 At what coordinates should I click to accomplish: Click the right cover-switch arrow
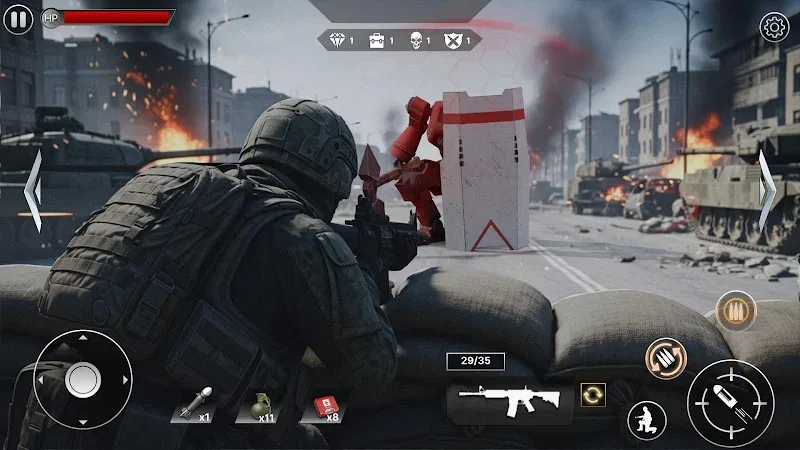pos(767,190)
